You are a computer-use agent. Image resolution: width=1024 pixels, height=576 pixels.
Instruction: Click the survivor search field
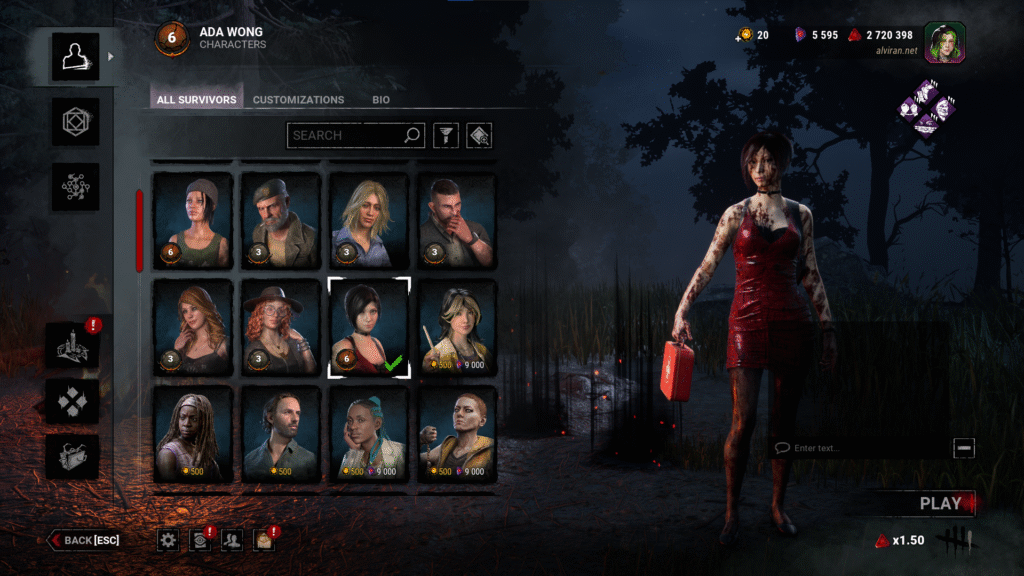pos(345,135)
